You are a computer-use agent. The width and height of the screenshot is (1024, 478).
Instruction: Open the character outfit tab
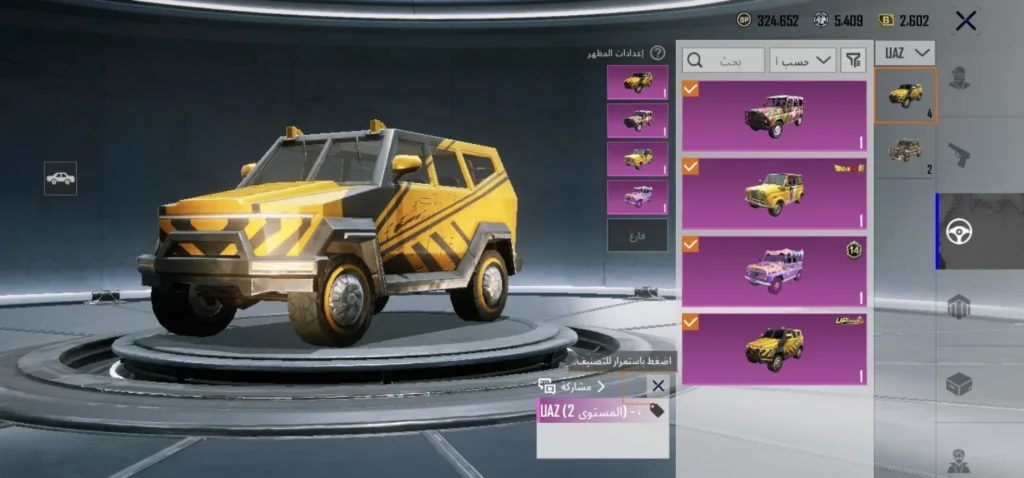[959, 78]
